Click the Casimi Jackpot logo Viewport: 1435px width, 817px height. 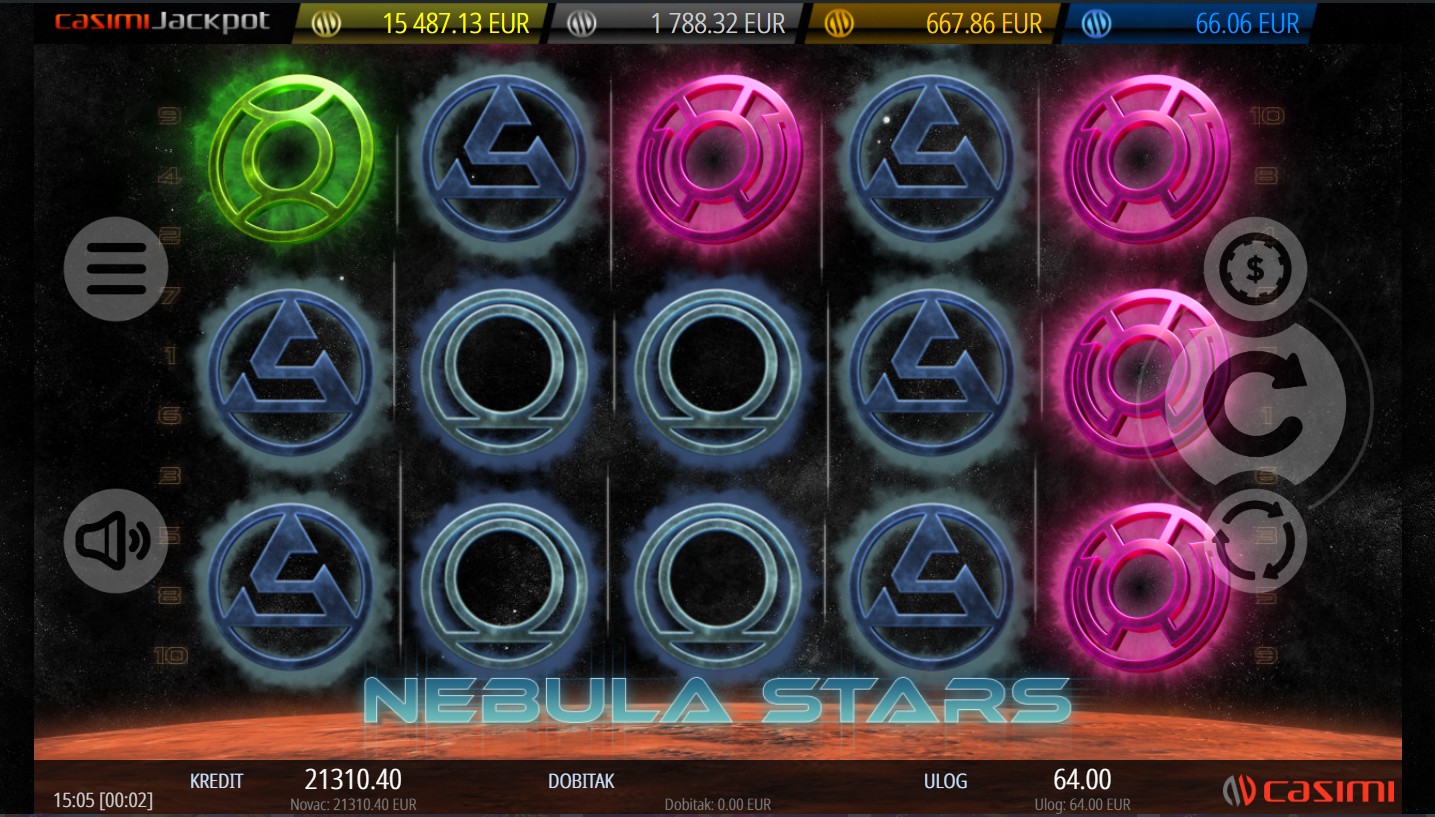(x=162, y=22)
